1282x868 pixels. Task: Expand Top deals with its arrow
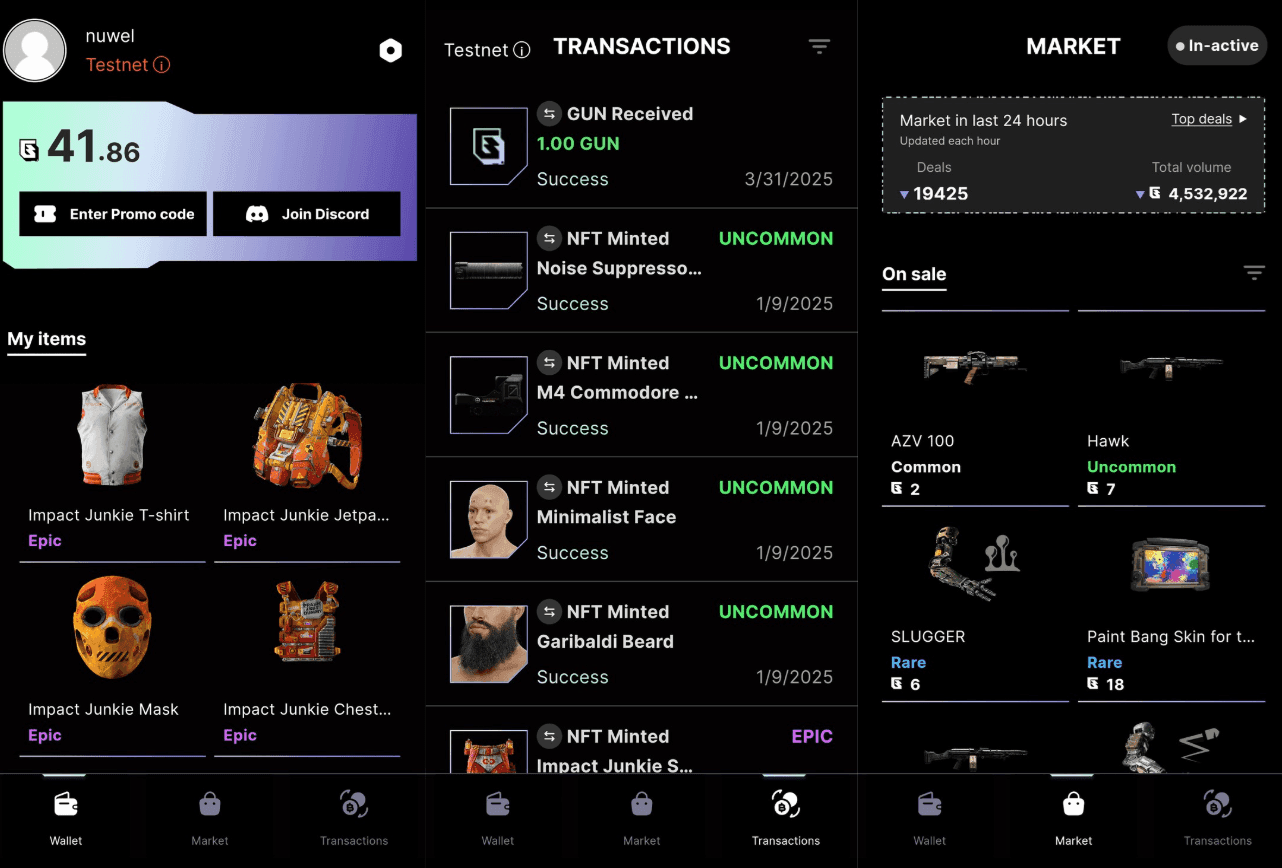click(x=1209, y=118)
